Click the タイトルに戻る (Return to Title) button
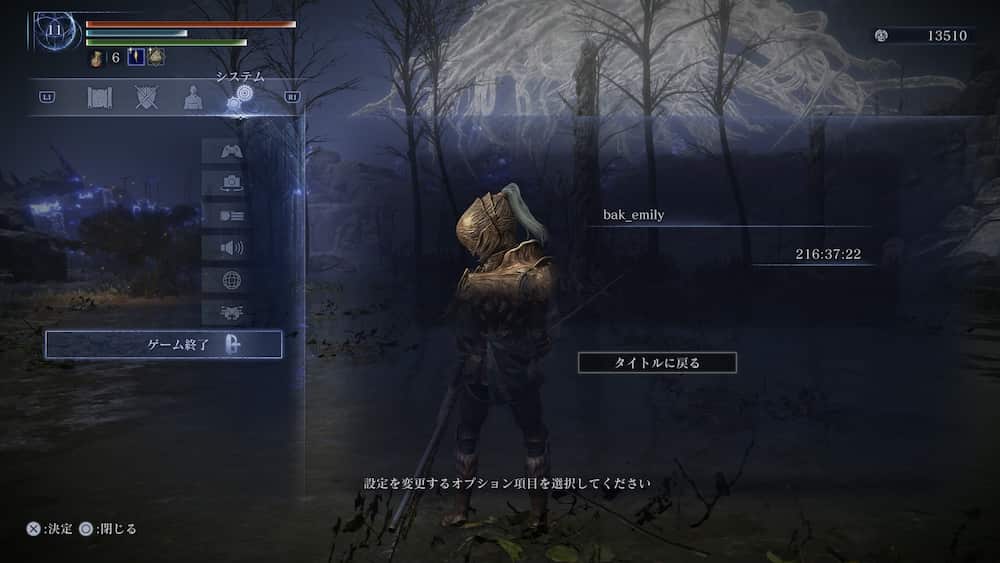 [x=657, y=362]
